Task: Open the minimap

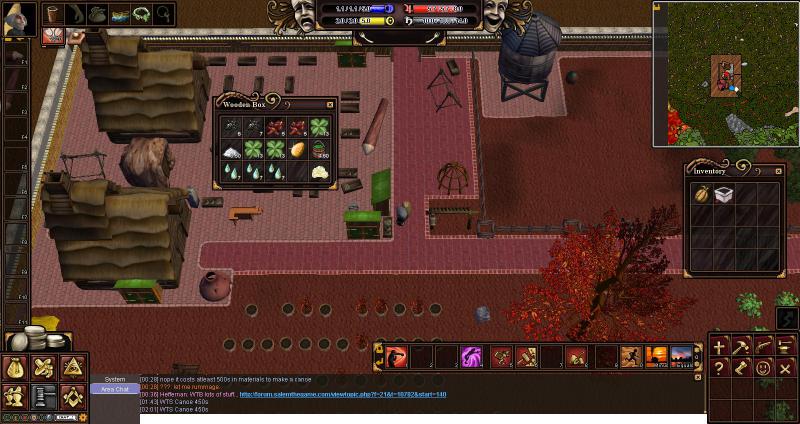Action: coord(725,73)
